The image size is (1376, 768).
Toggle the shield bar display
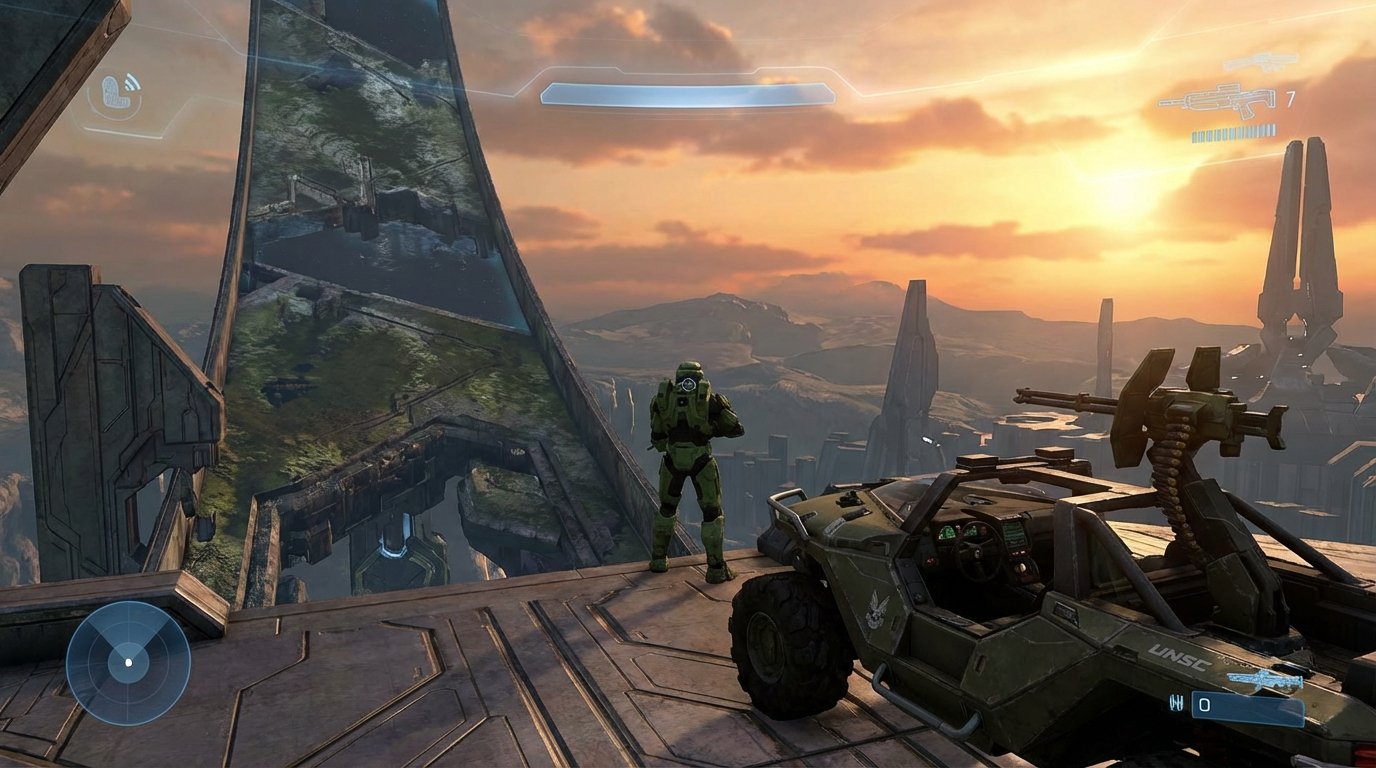pos(686,93)
